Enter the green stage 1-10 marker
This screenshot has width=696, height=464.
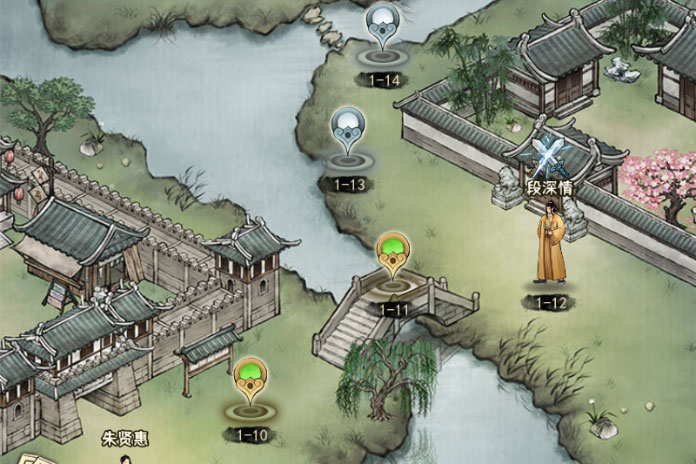pos(250,382)
